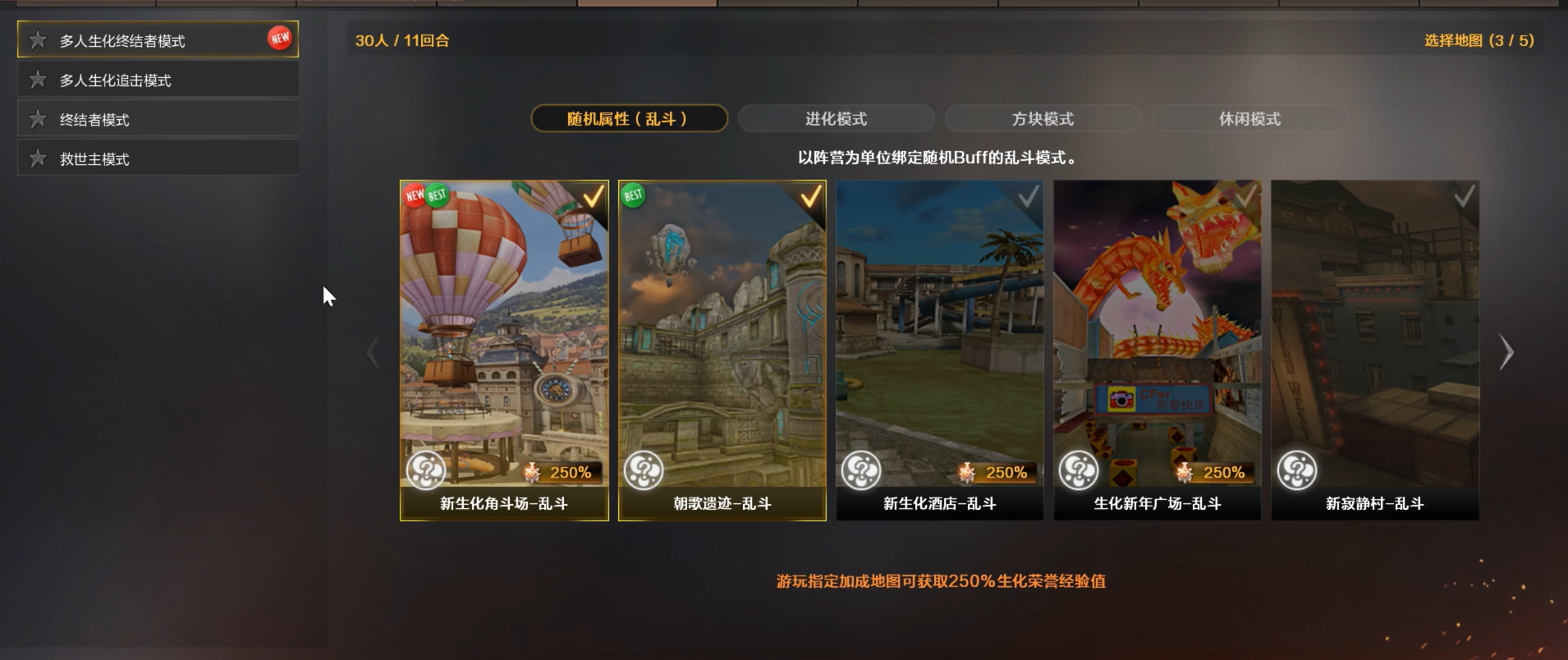Click the right arrow to browse more maps
Viewport: 1568px width, 660px height.
[1507, 351]
